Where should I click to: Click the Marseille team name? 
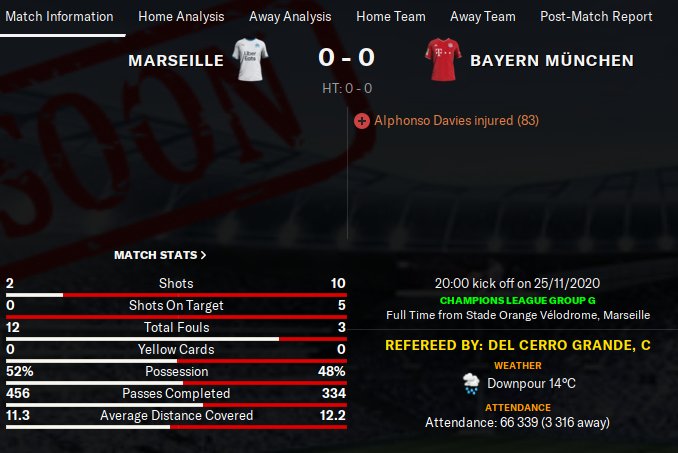pyautogui.click(x=176, y=61)
